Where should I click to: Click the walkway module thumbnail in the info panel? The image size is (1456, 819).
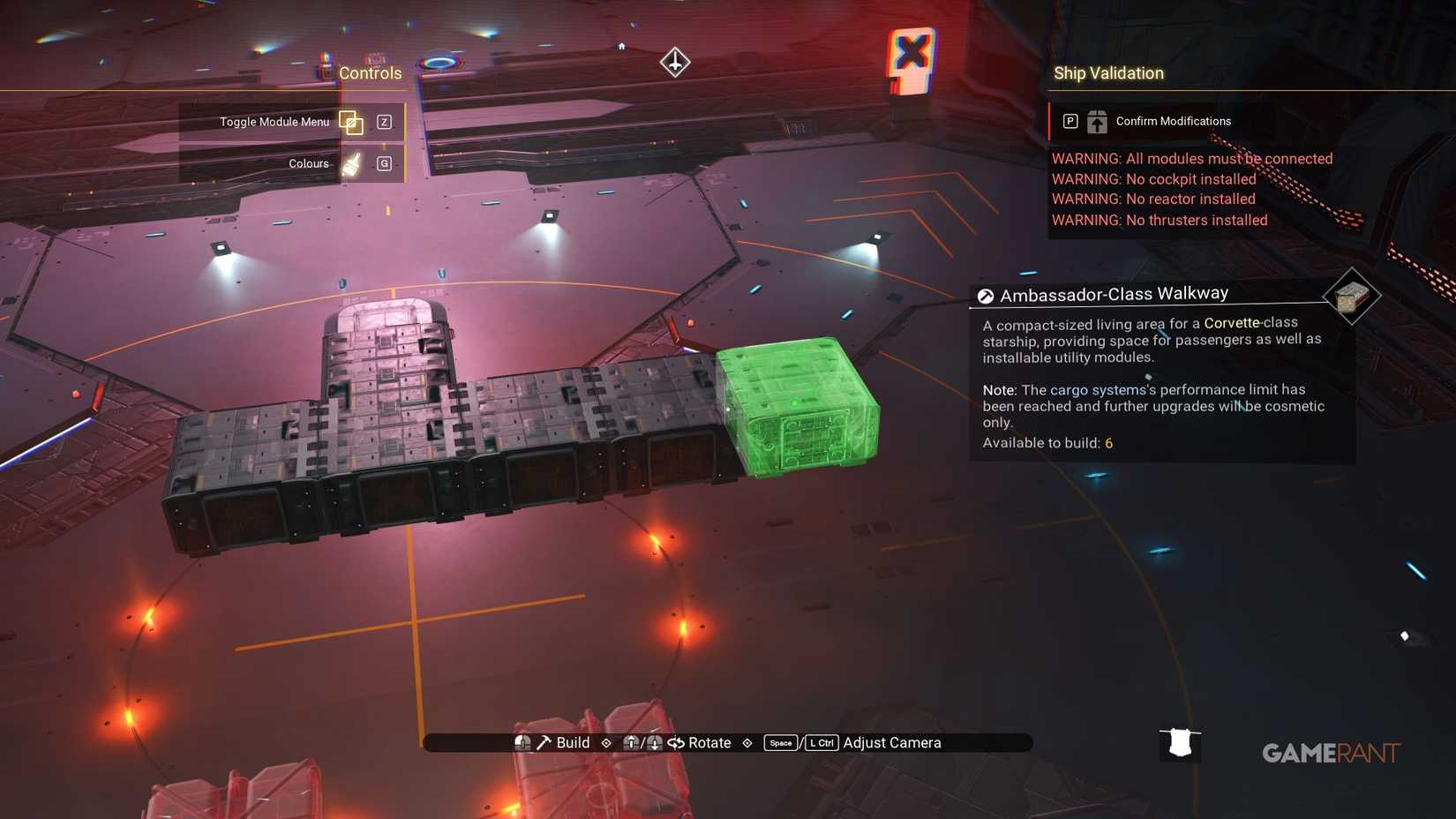click(x=1353, y=298)
